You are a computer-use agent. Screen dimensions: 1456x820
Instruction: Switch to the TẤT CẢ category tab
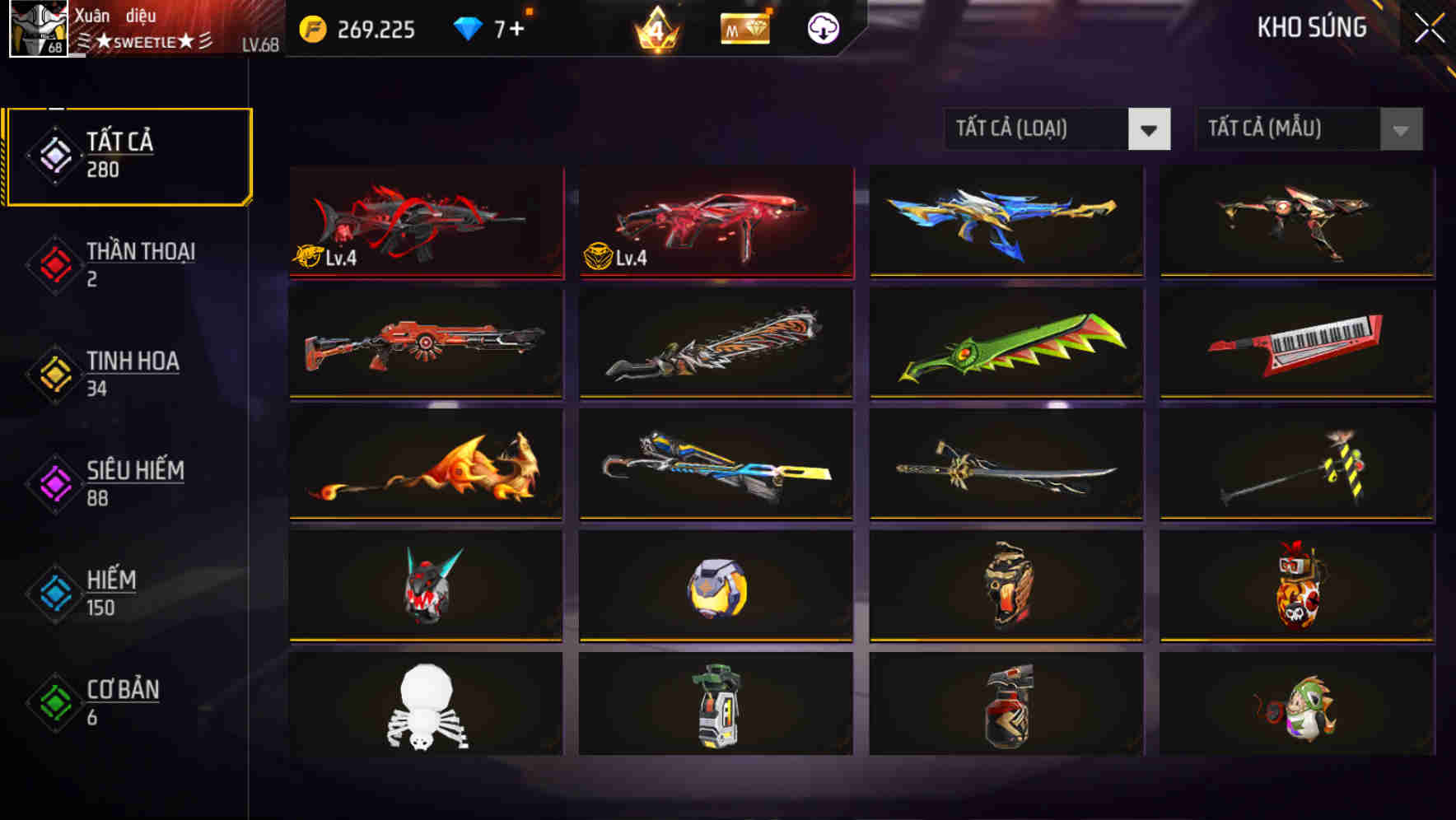click(128, 153)
